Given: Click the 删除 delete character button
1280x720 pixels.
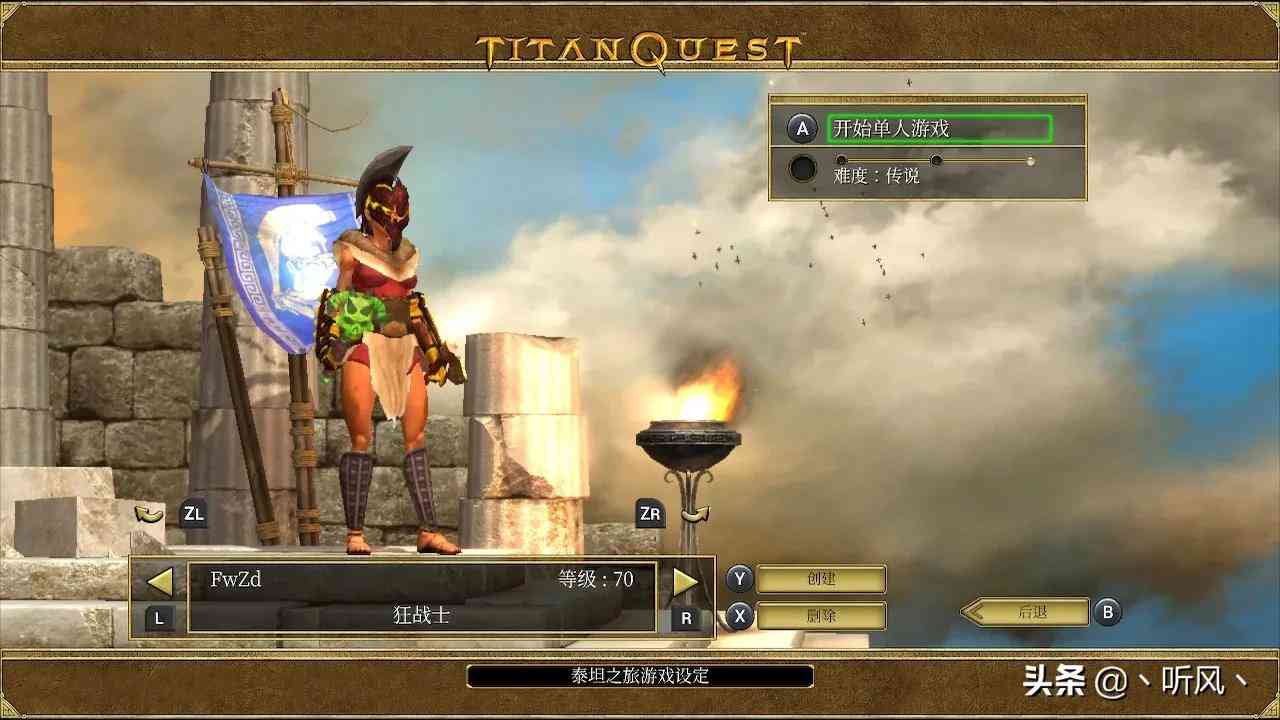Looking at the screenshot, I should 821,616.
